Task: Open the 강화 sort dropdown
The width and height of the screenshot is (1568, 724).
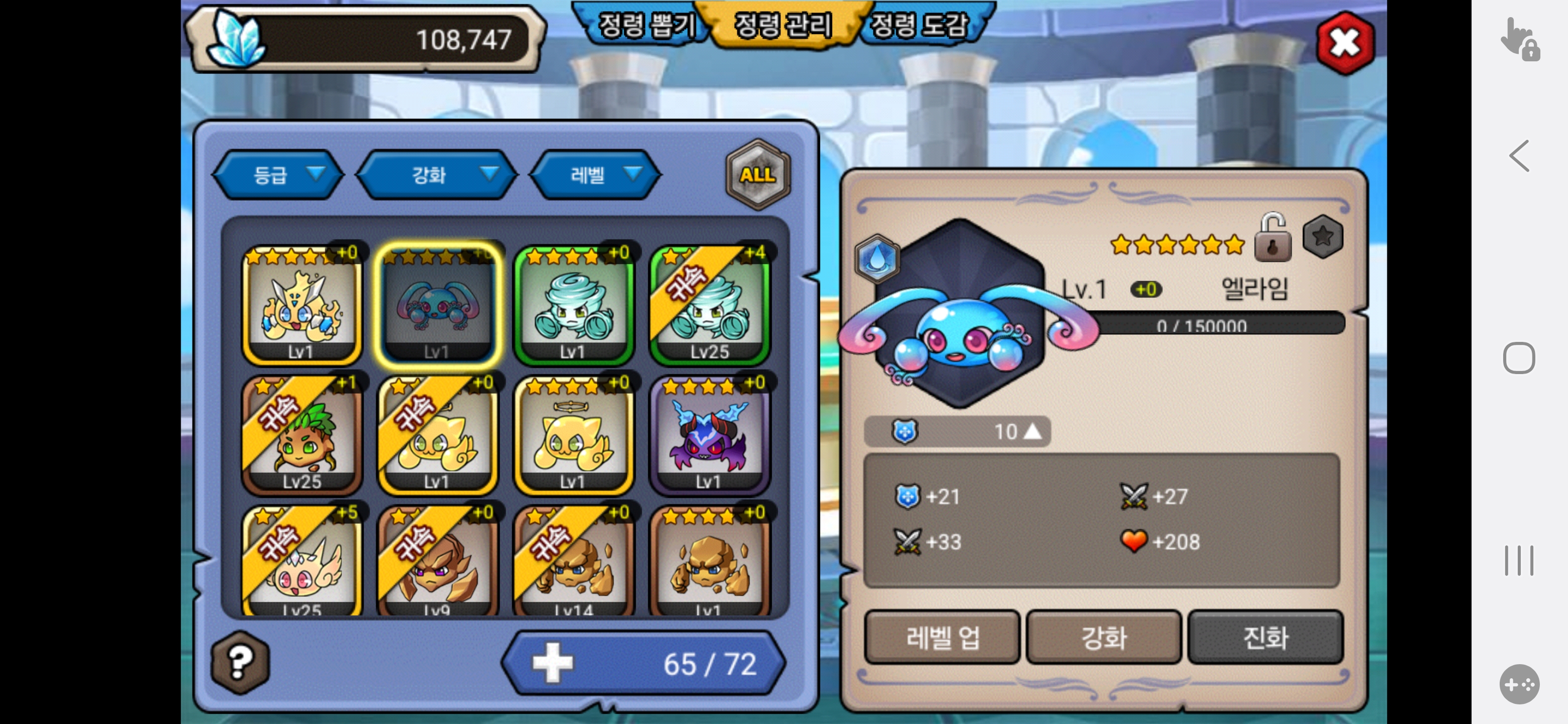Action: (437, 175)
